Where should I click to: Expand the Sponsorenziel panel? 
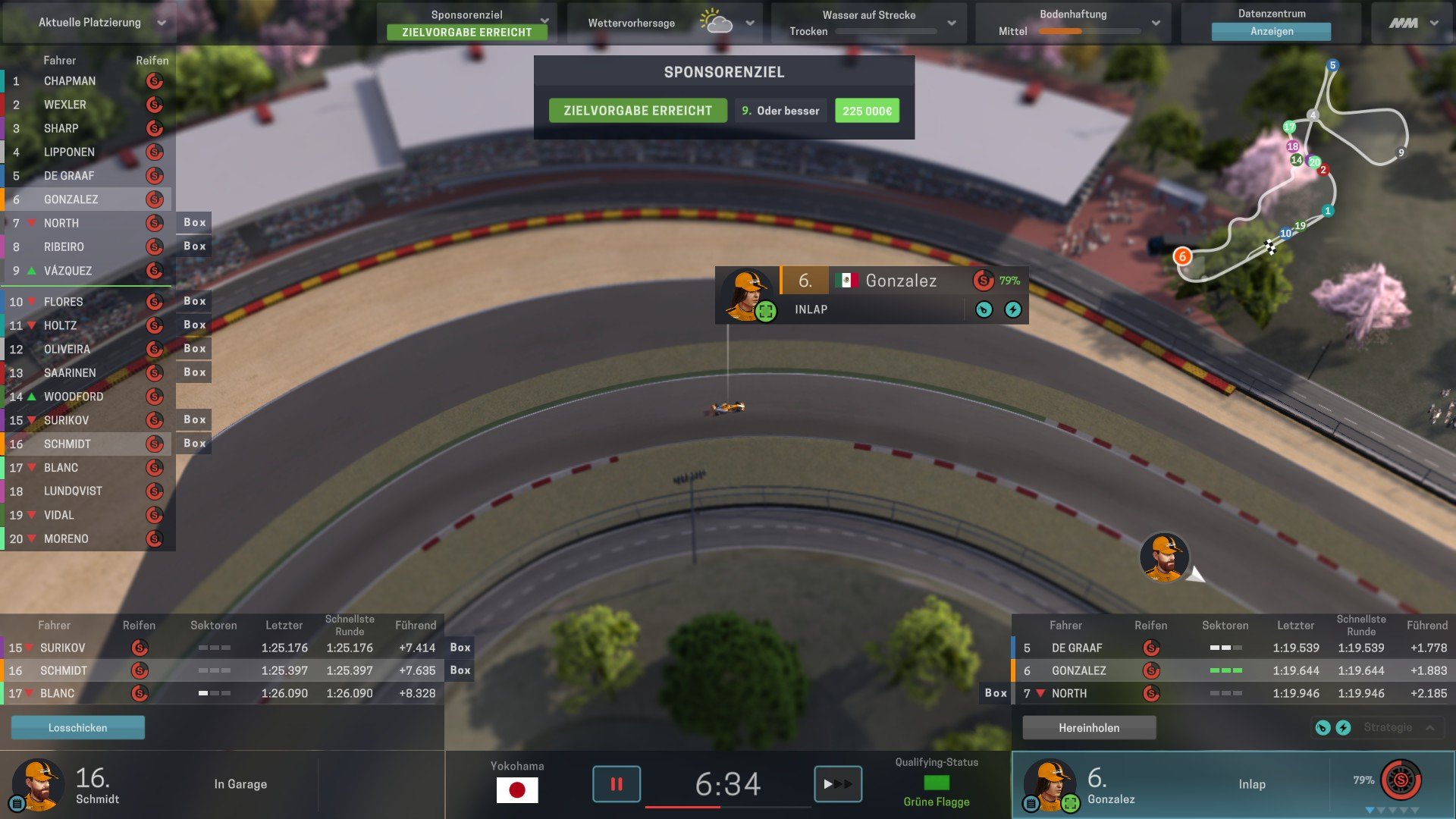(x=544, y=20)
